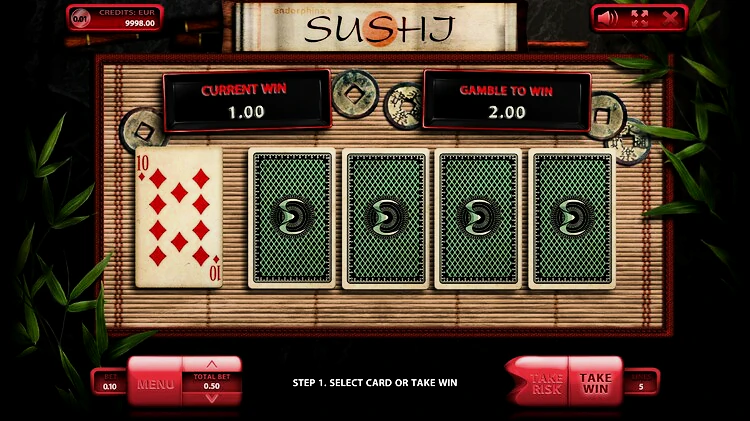Choose the Take Risk button
This screenshot has height=421, width=750.
tap(544, 383)
